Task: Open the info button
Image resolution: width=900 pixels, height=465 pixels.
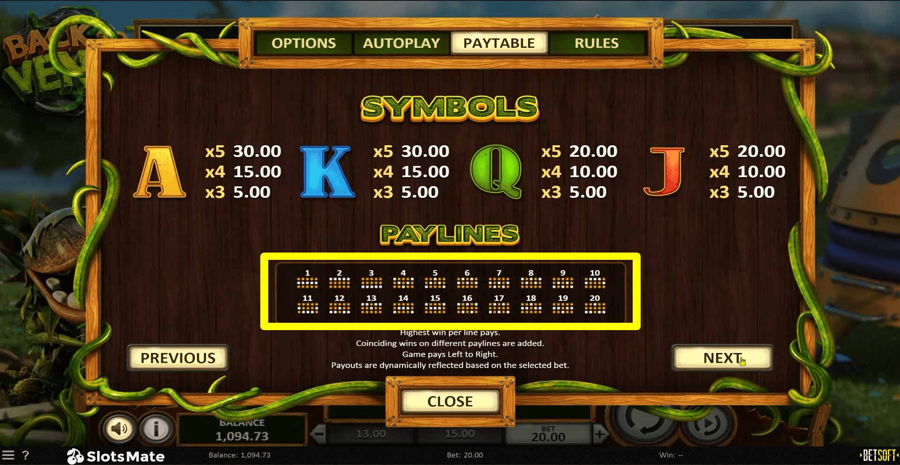Action: pos(156,429)
